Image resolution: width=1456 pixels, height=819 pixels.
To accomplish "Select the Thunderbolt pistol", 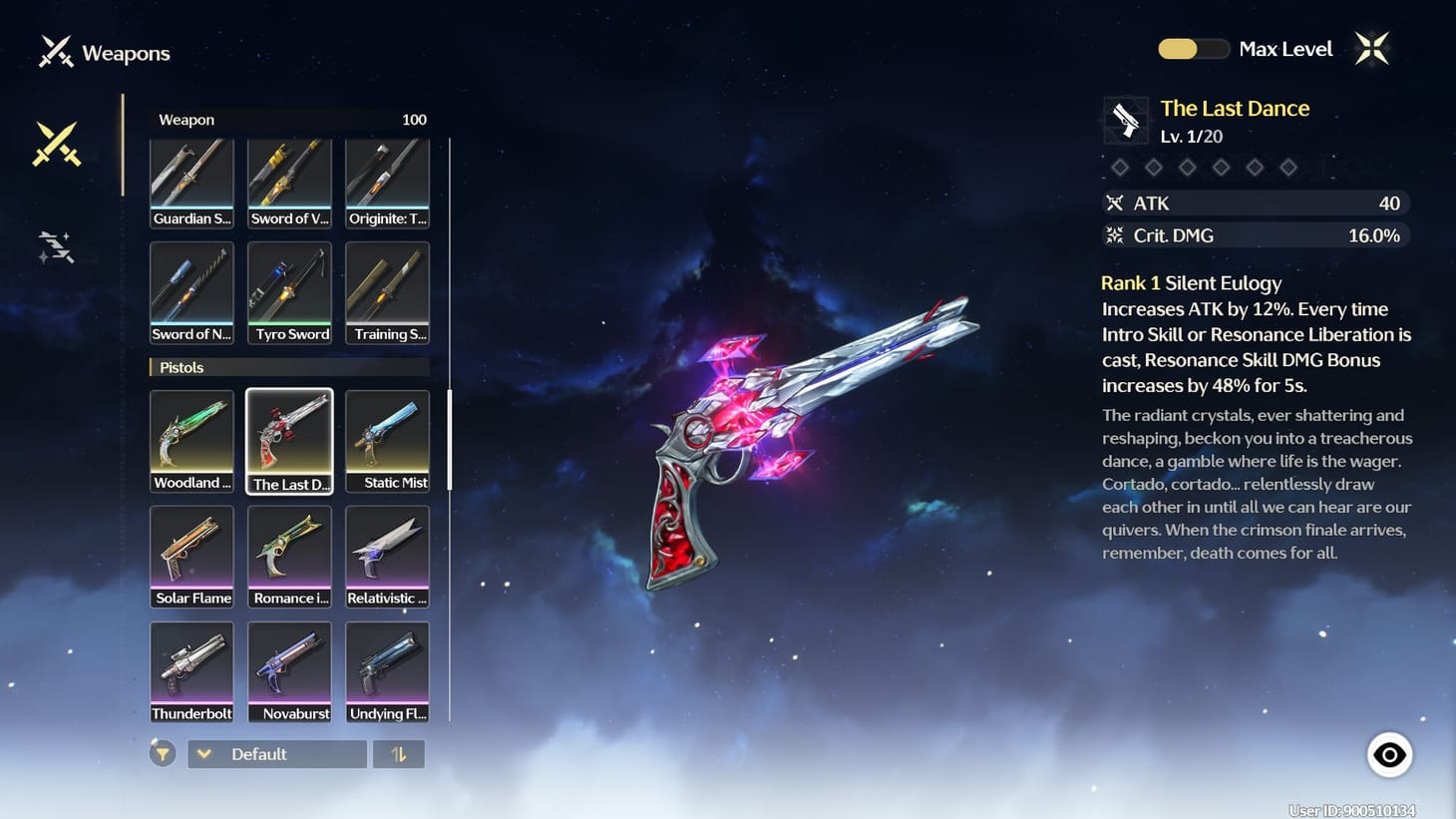I will [x=191, y=670].
